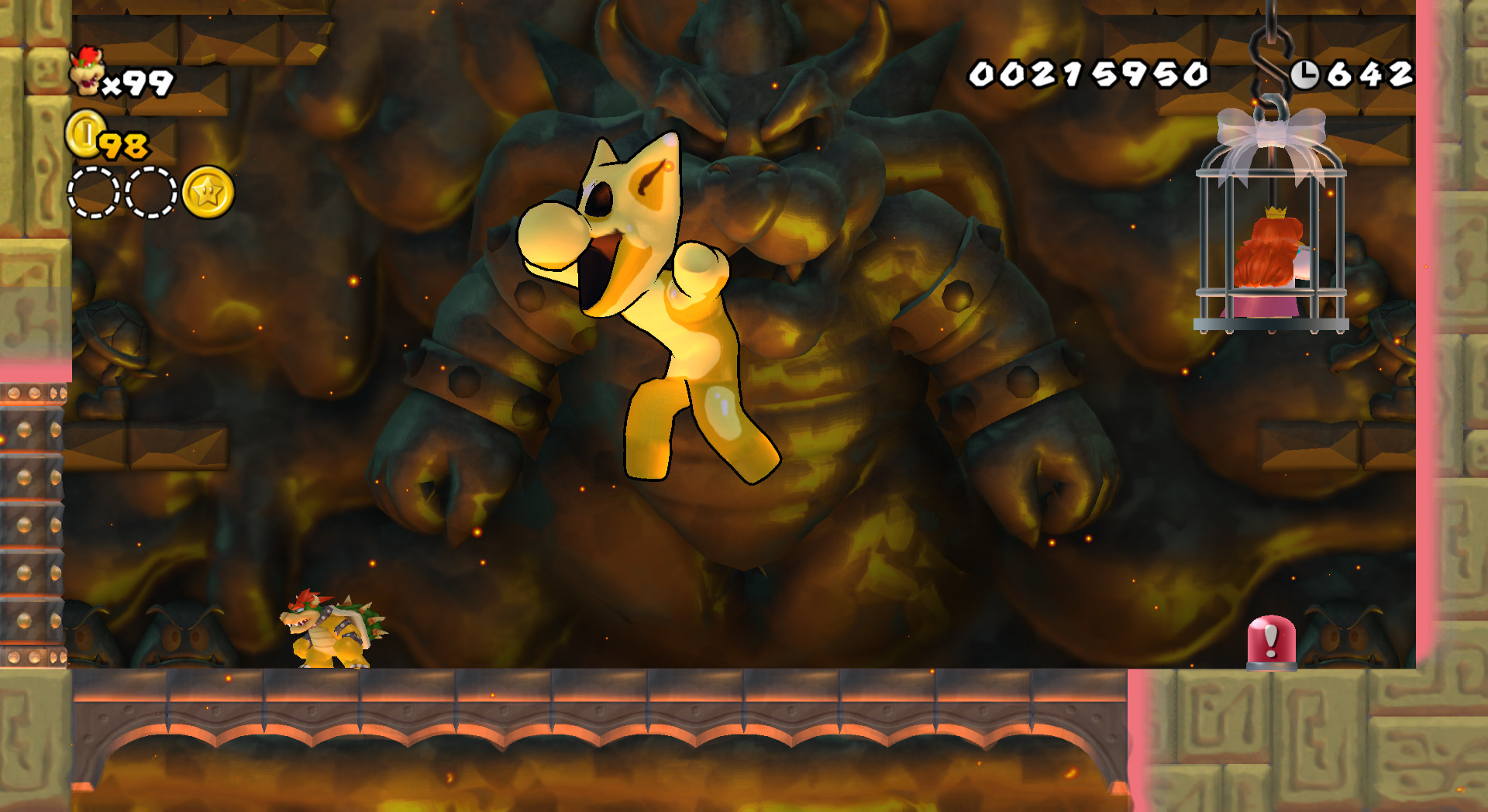The height and width of the screenshot is (812, 1488).
Task: Click the clock icon next to the timer
Action: [x=1307, y=74]
